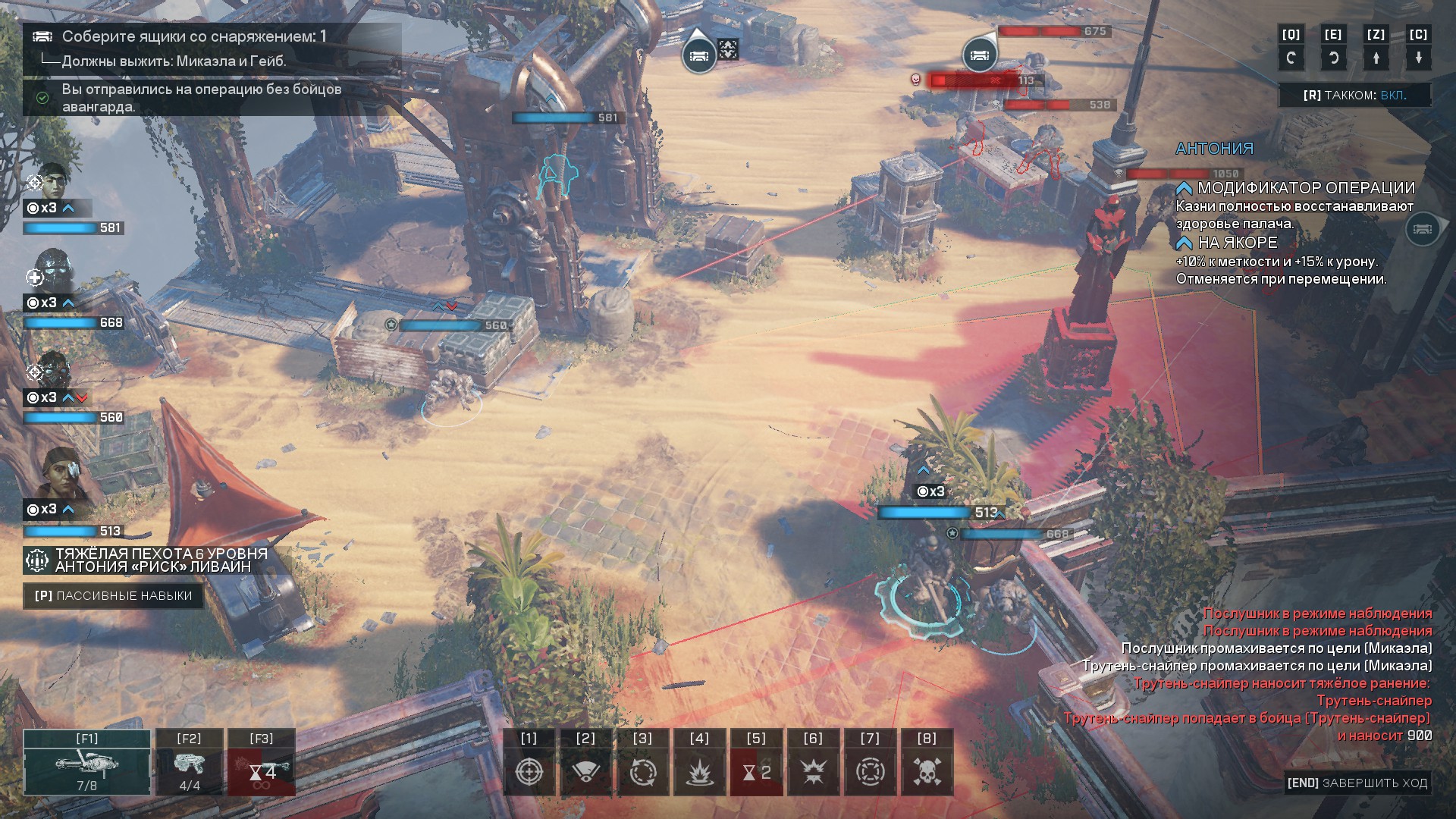Open Пассивные навыки passive skills panel
Screen dimensions: 1456x819
pyautogui.click(x=113, y=596)
